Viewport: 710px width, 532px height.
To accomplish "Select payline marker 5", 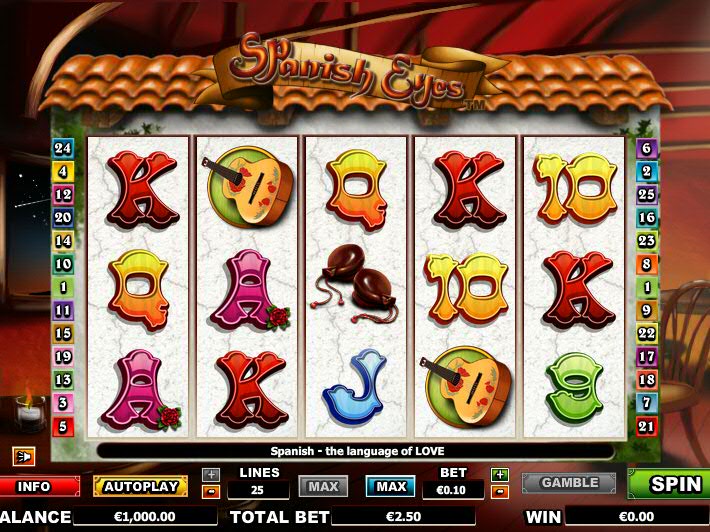I will (63, 427).
